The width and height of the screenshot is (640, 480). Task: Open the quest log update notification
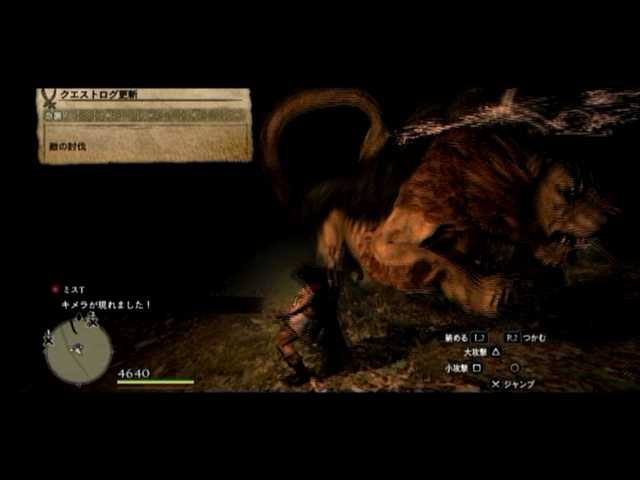click(145, 125)
